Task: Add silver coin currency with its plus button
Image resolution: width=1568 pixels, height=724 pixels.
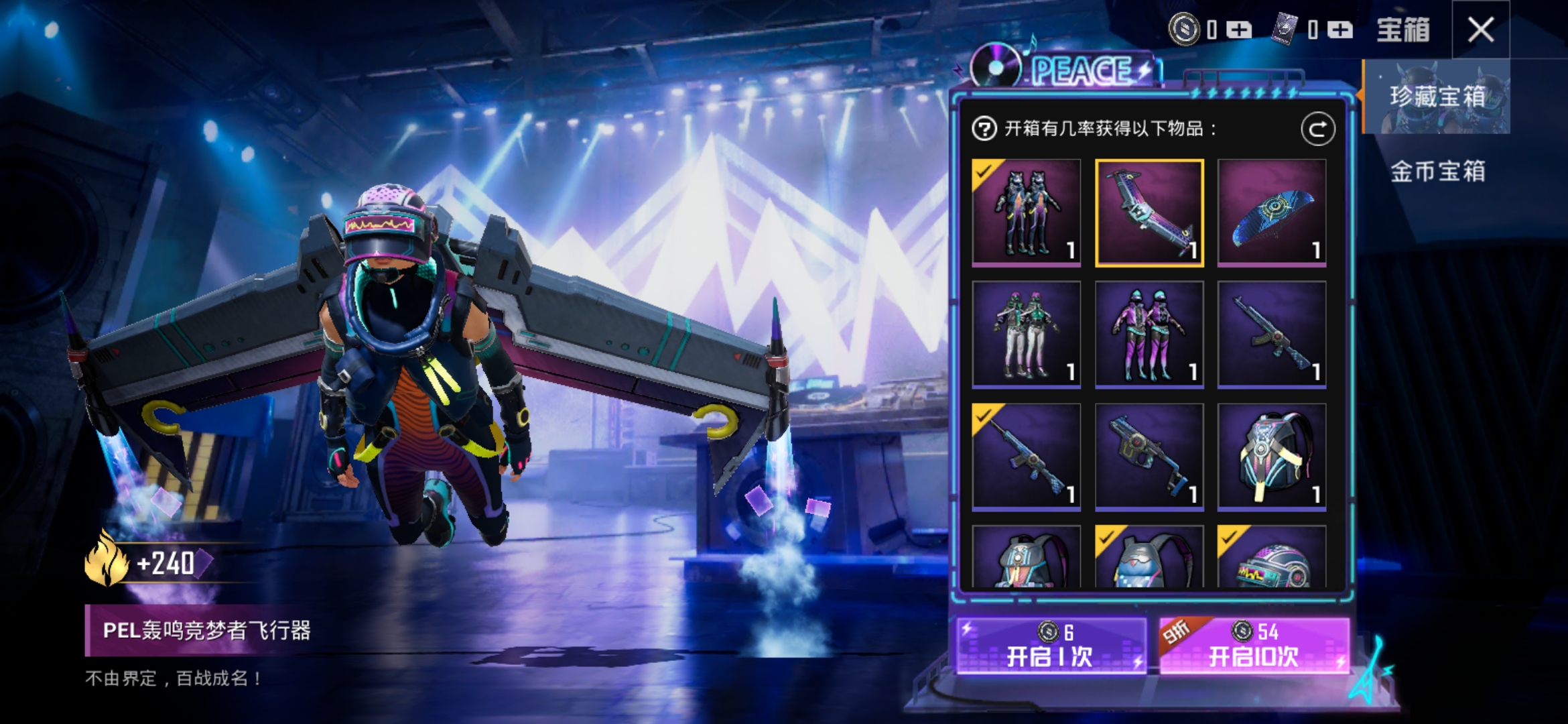Action: click(x=1239, y=30)
